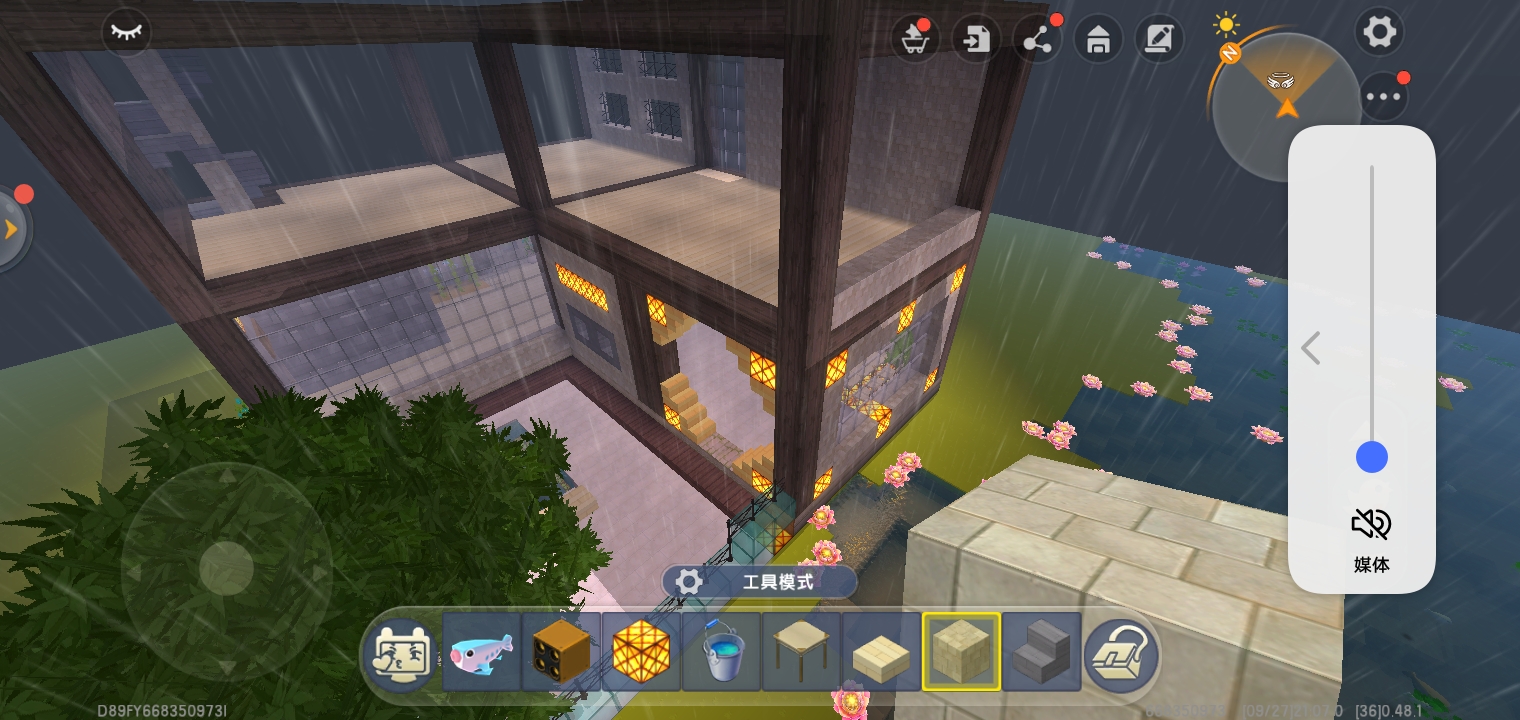The width and height of the screenshot is (1520, 720).
Task: Pick the wooden table slot
Action: (801, 652)
